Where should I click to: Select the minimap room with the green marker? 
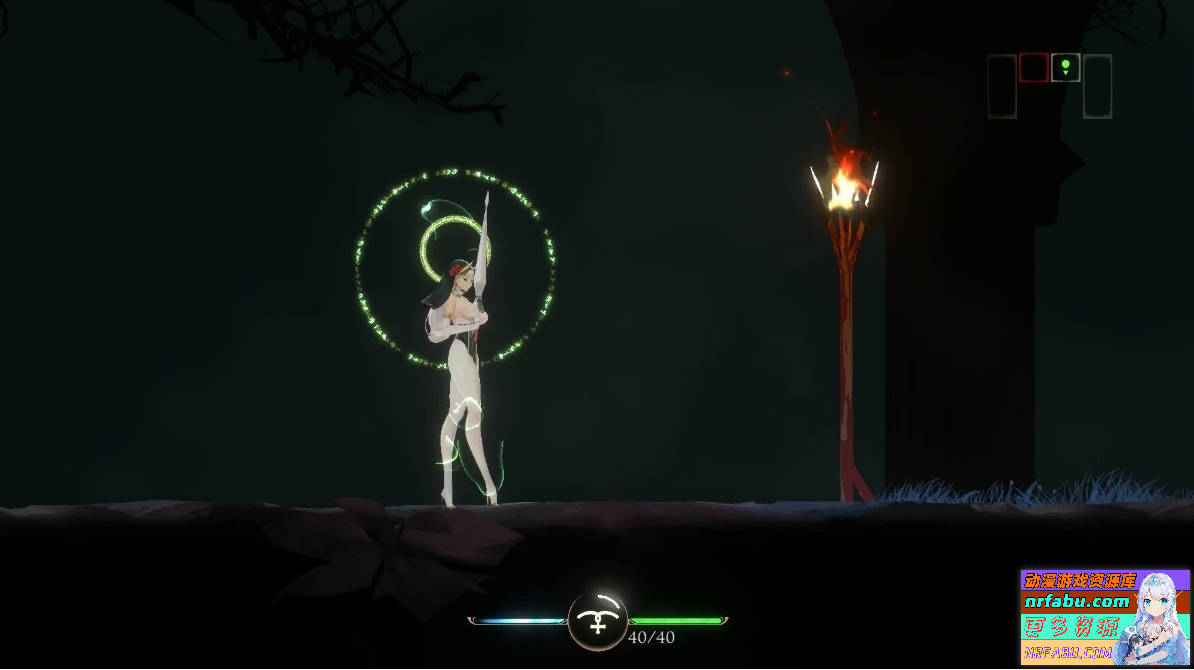(x=1065, y=68)
